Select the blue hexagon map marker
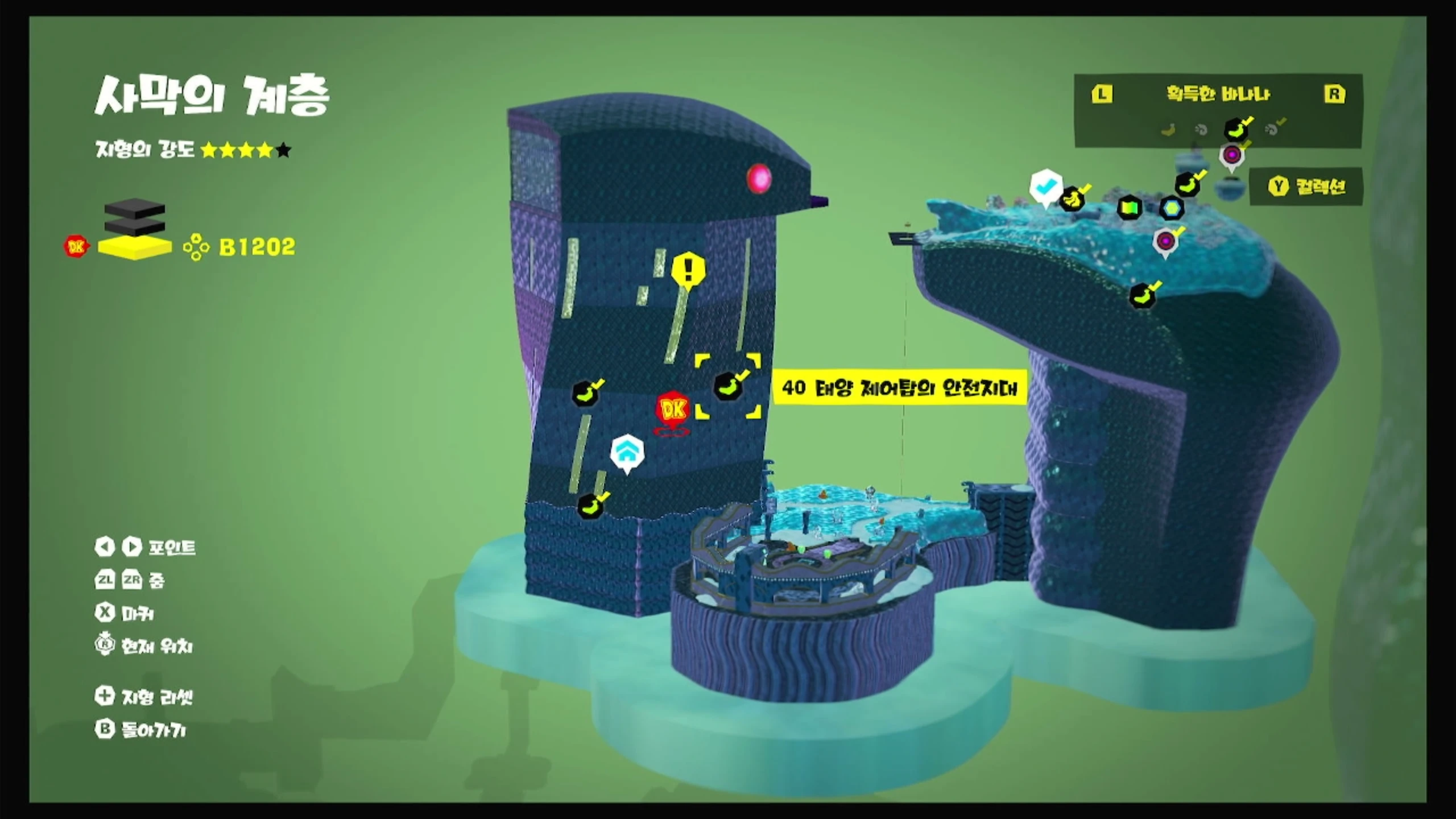Image resolution: width=1456 pixels, height=819 pixels. pyautogui.click(x=1172, y=208)
